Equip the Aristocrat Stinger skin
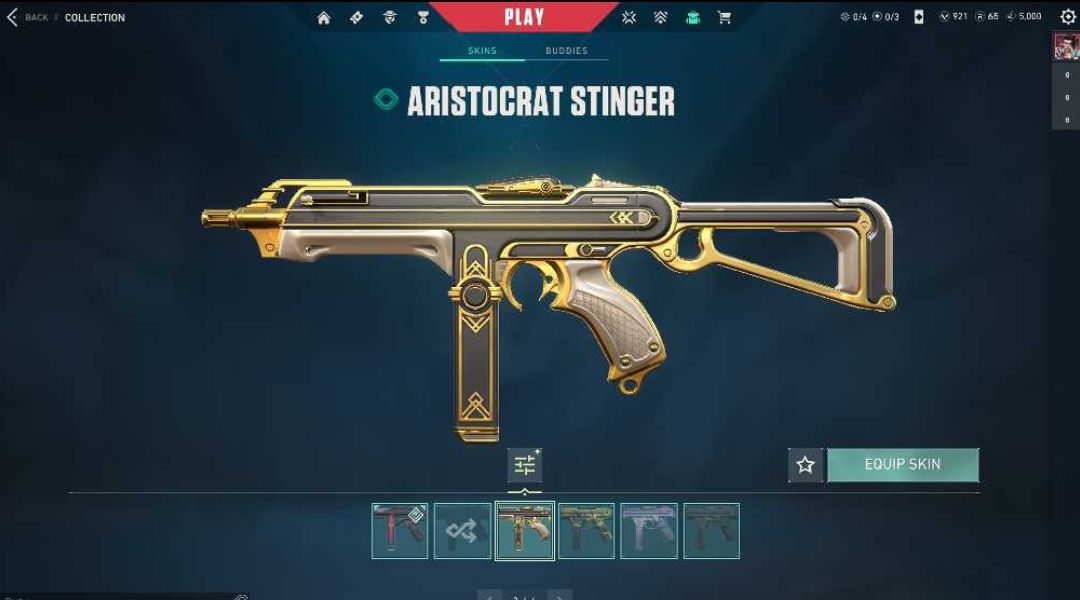Image resolution: width=1080 pixels, height=600 pixels. (x=902, y=465)
